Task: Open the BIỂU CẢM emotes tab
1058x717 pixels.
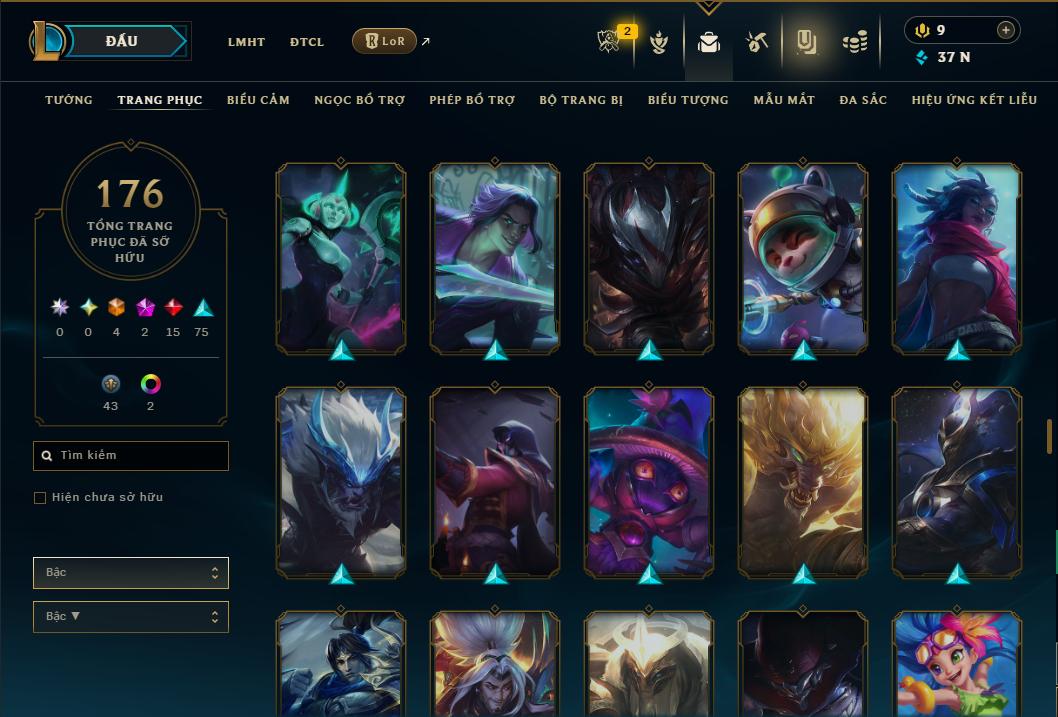Action: click(258, 100)
